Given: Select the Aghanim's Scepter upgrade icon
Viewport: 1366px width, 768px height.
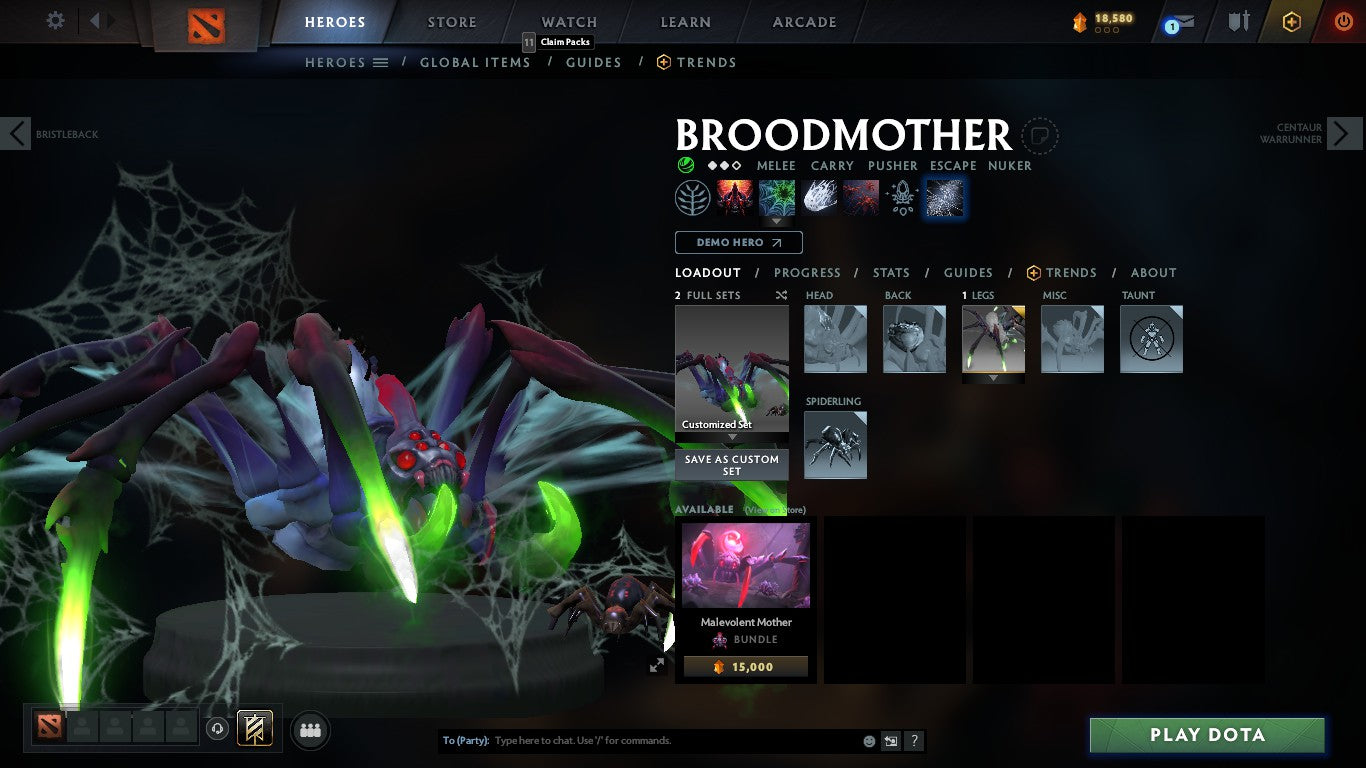Looking at the screenshot, I should pos(902,197).
